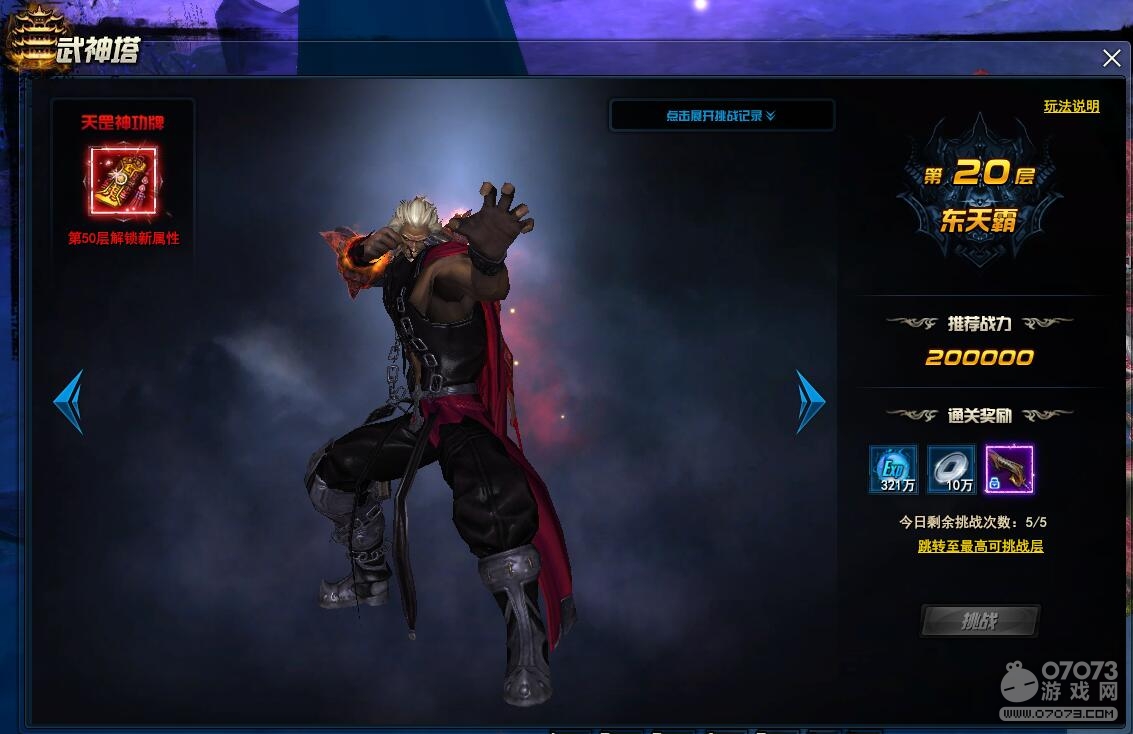1133x734 pixels.
Task: Go to the next floor with right arrow
Action: (810, 402)
